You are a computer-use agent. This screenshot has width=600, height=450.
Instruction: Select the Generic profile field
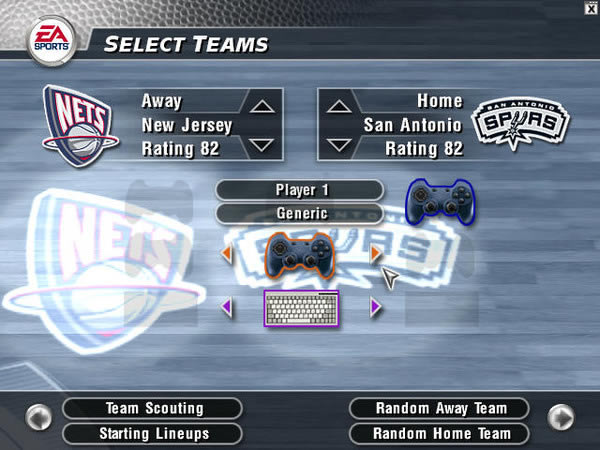300,213
